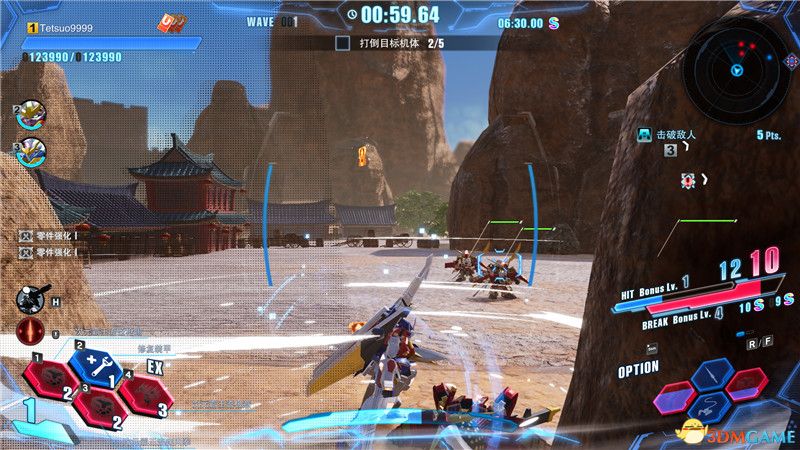Activate the round red blade skill icon

(29, 330)
